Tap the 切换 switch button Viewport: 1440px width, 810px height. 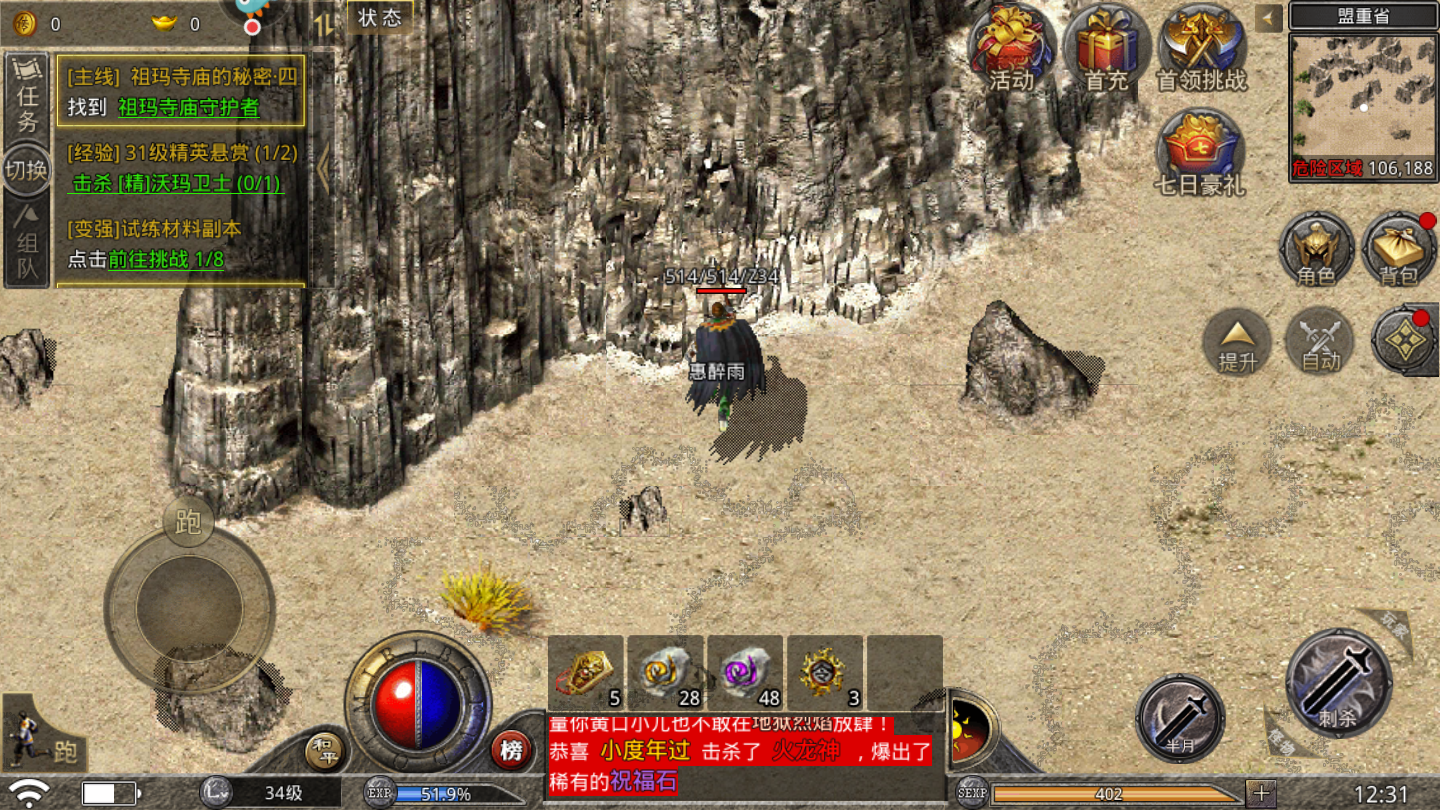pyautogui.click(x=27, y=170)
